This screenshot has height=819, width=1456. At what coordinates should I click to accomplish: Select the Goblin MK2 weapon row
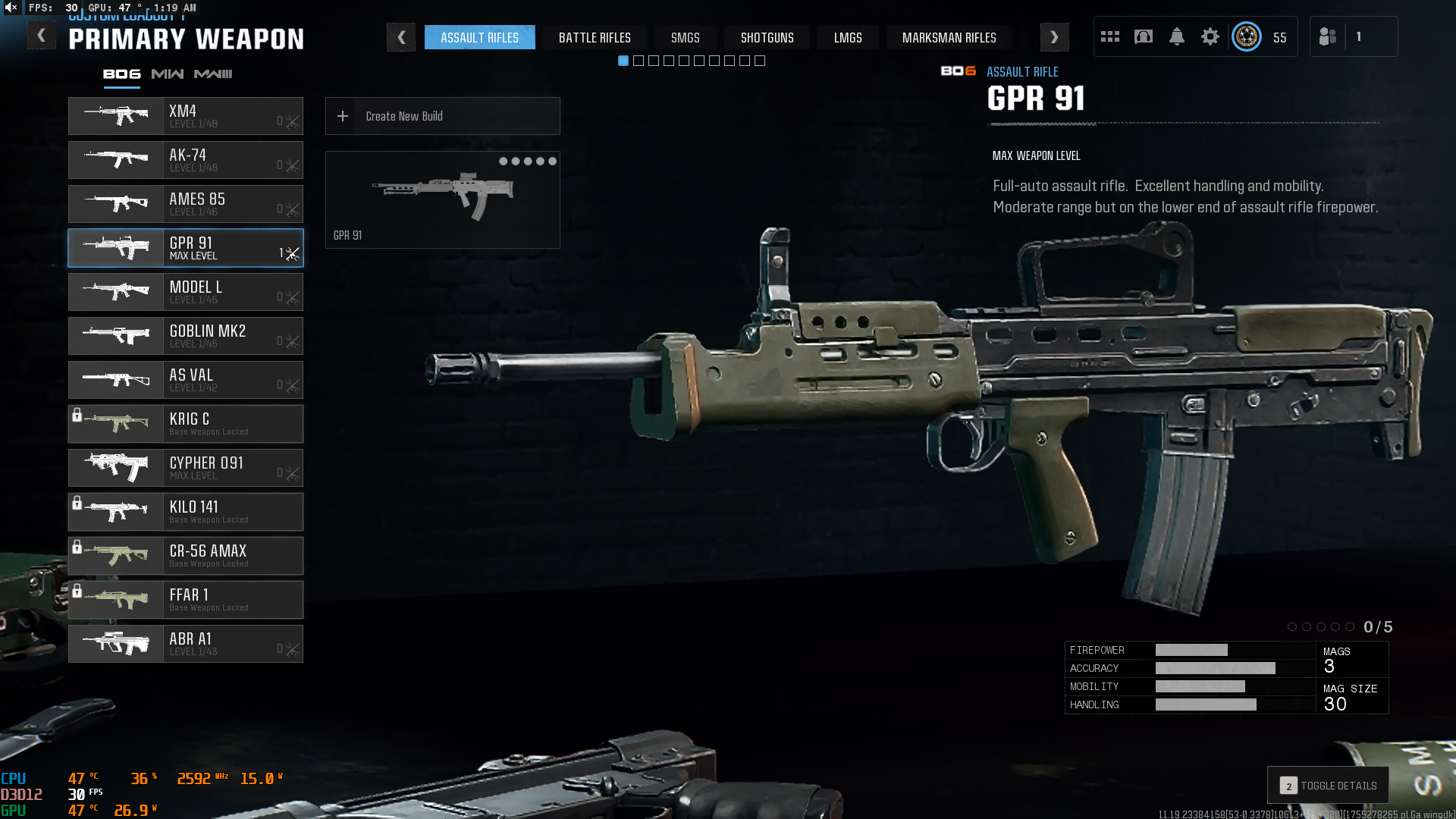185,336
